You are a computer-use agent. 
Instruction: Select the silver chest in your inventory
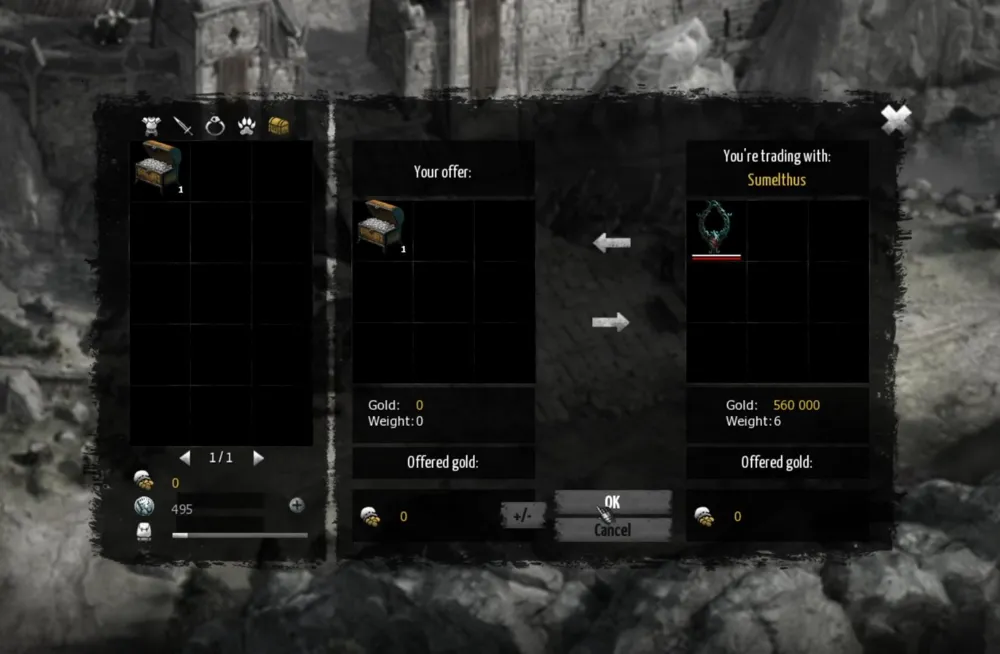(x=159, y=168)
